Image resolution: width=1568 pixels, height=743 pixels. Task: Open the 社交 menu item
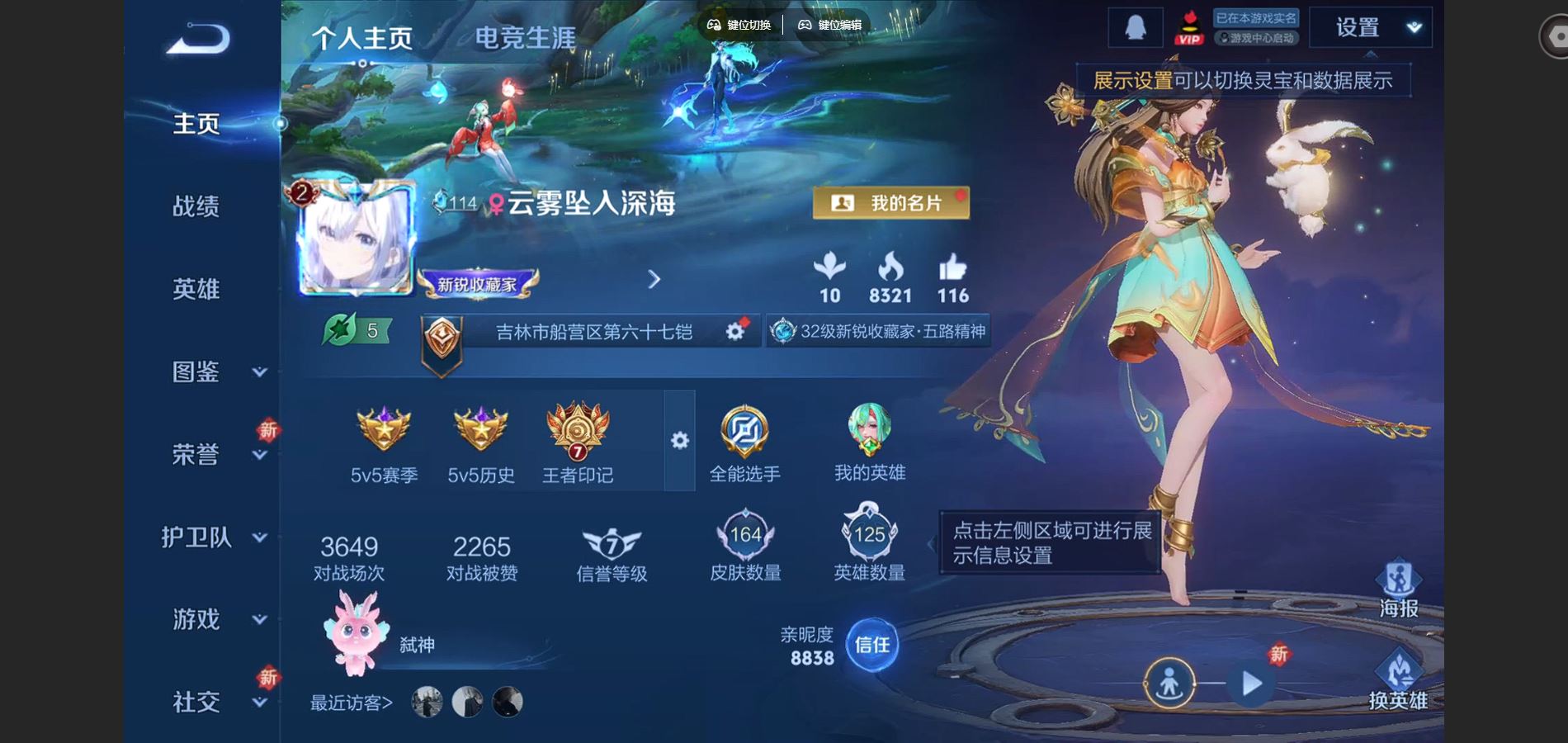(196, 703)
